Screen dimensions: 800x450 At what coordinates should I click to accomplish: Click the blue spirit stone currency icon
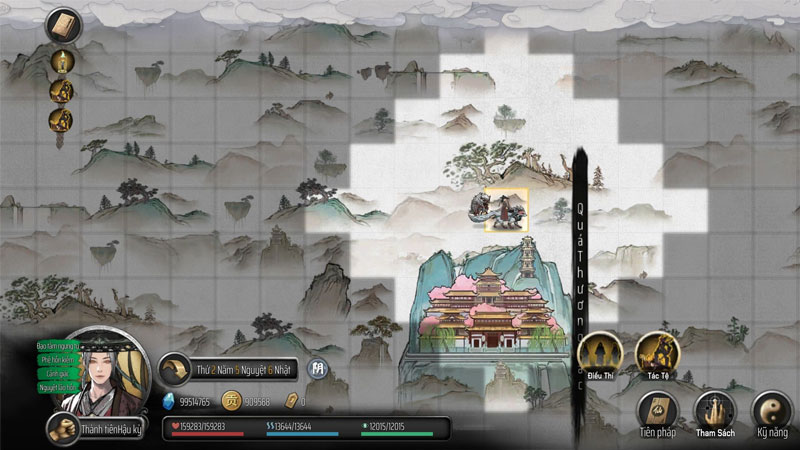pyautogui.click(x=169, y=400)
